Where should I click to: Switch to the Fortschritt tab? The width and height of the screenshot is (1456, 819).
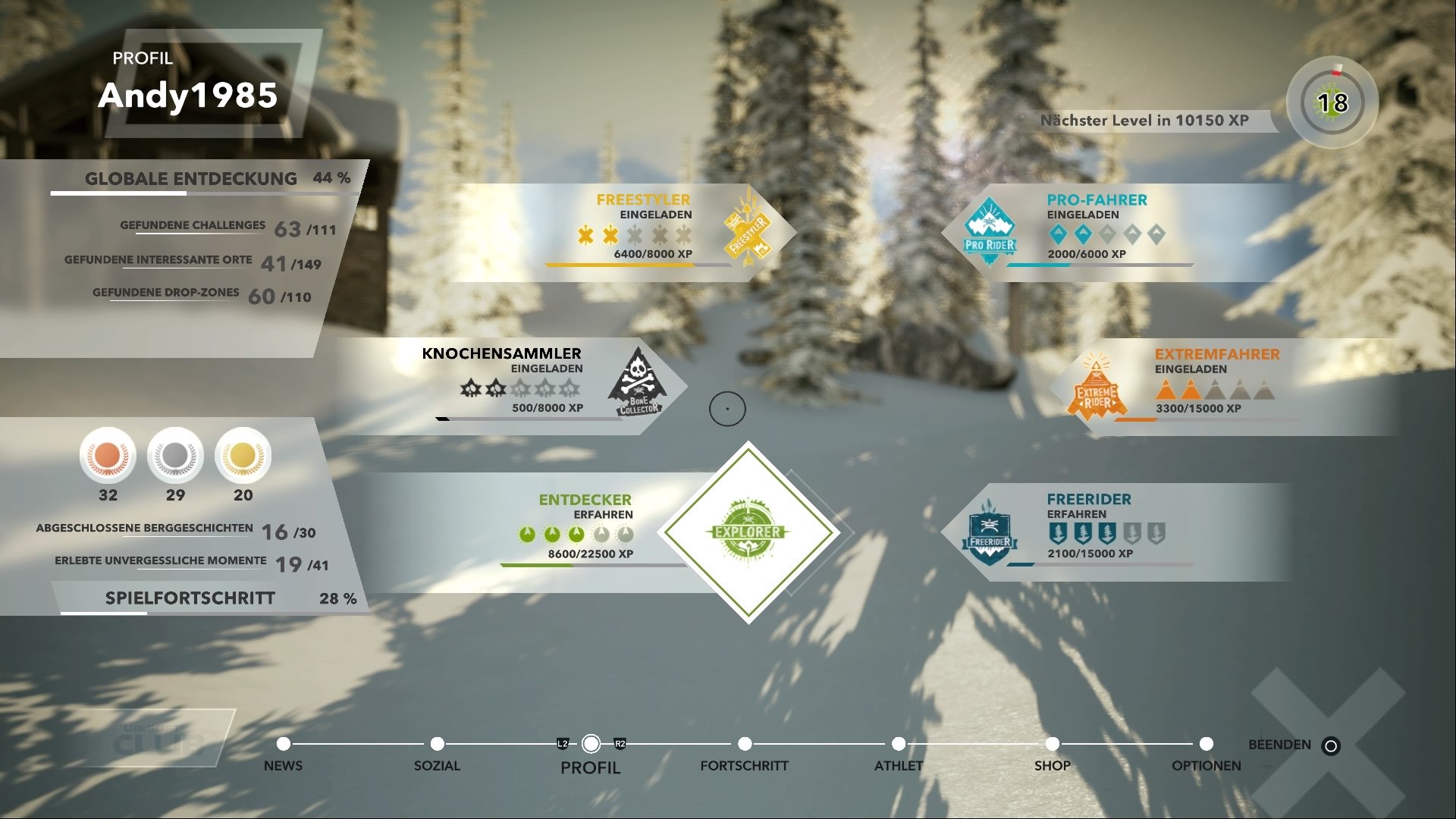click(x=745, y=766)
